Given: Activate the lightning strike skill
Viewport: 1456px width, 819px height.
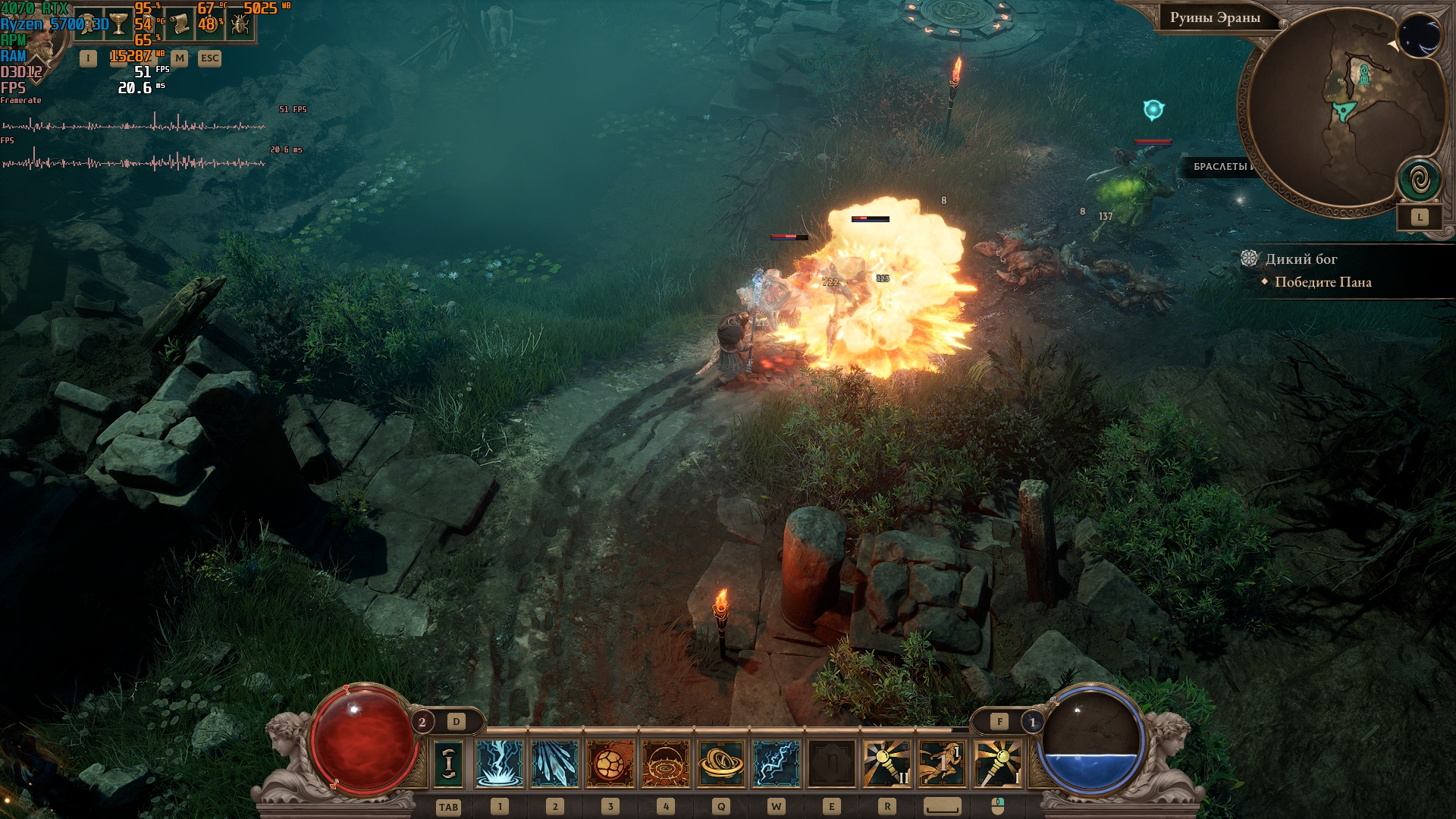Looking at the screenshot, I should [x=499, y=763].
